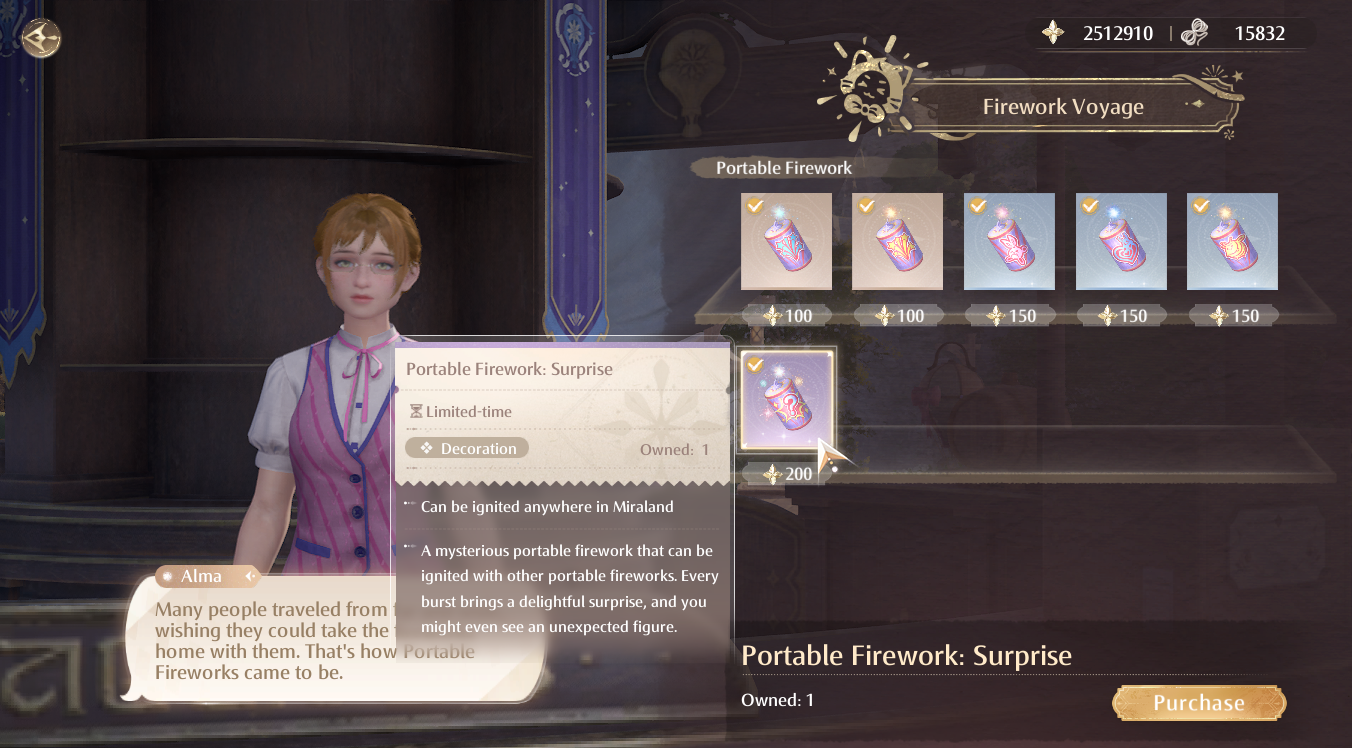This screenshot has width=1352, height=748.
Task: Toggle the checkmark on the rabbit-design firework
Action: pos(976,205)
